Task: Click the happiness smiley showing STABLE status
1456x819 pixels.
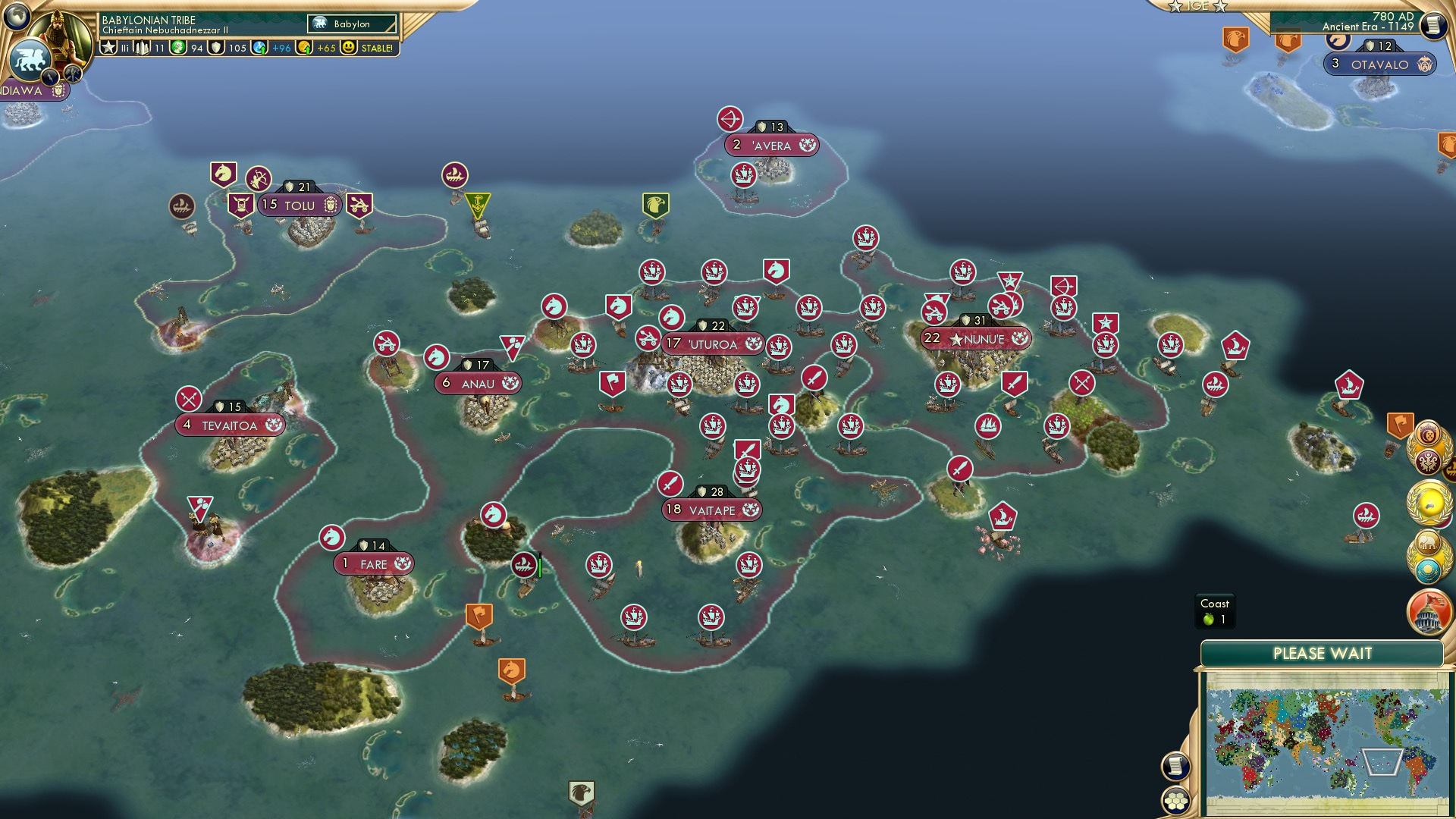Action: [x=349, y=47]
